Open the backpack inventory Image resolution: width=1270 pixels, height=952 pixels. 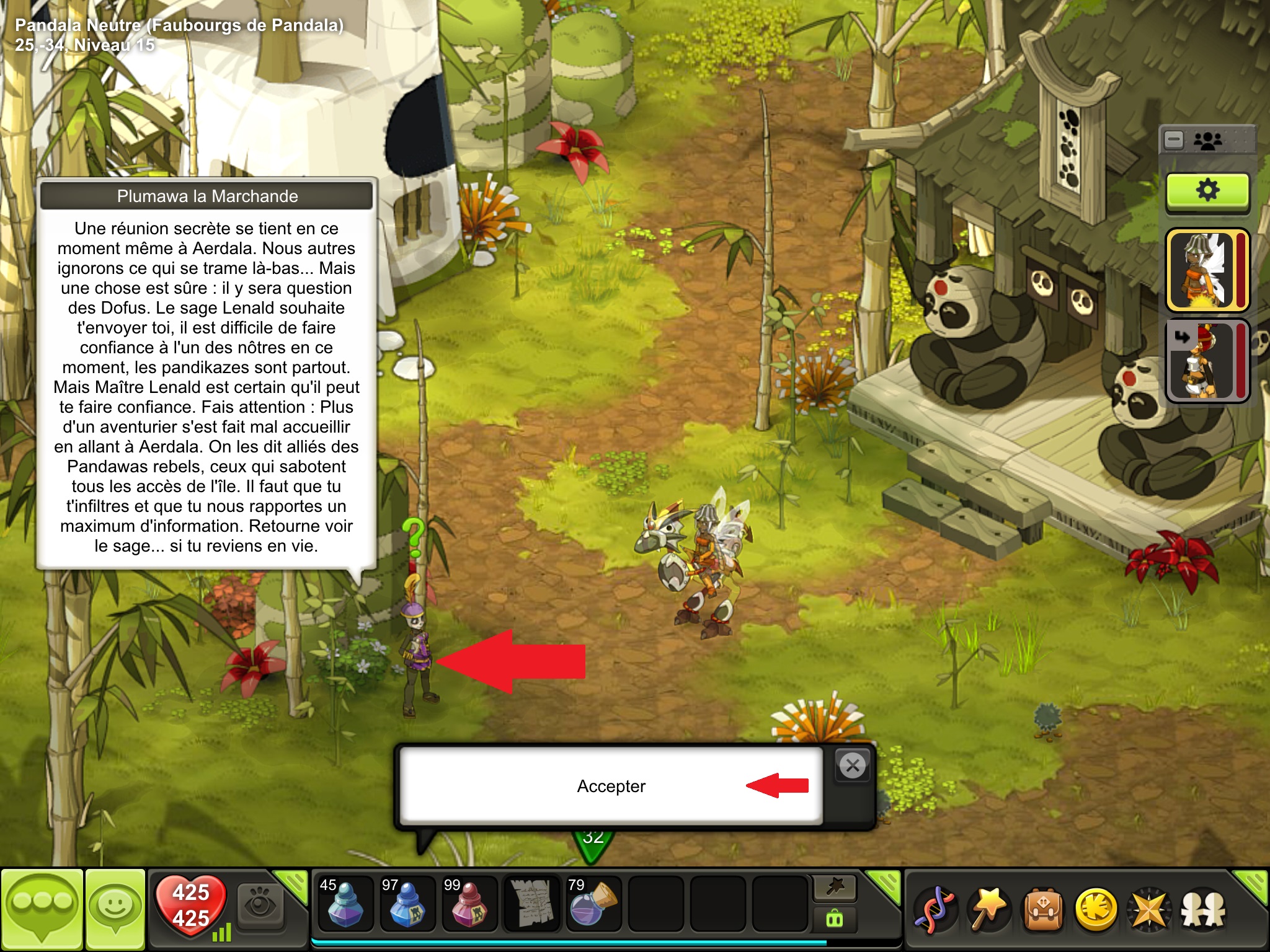pos(1043,910)
